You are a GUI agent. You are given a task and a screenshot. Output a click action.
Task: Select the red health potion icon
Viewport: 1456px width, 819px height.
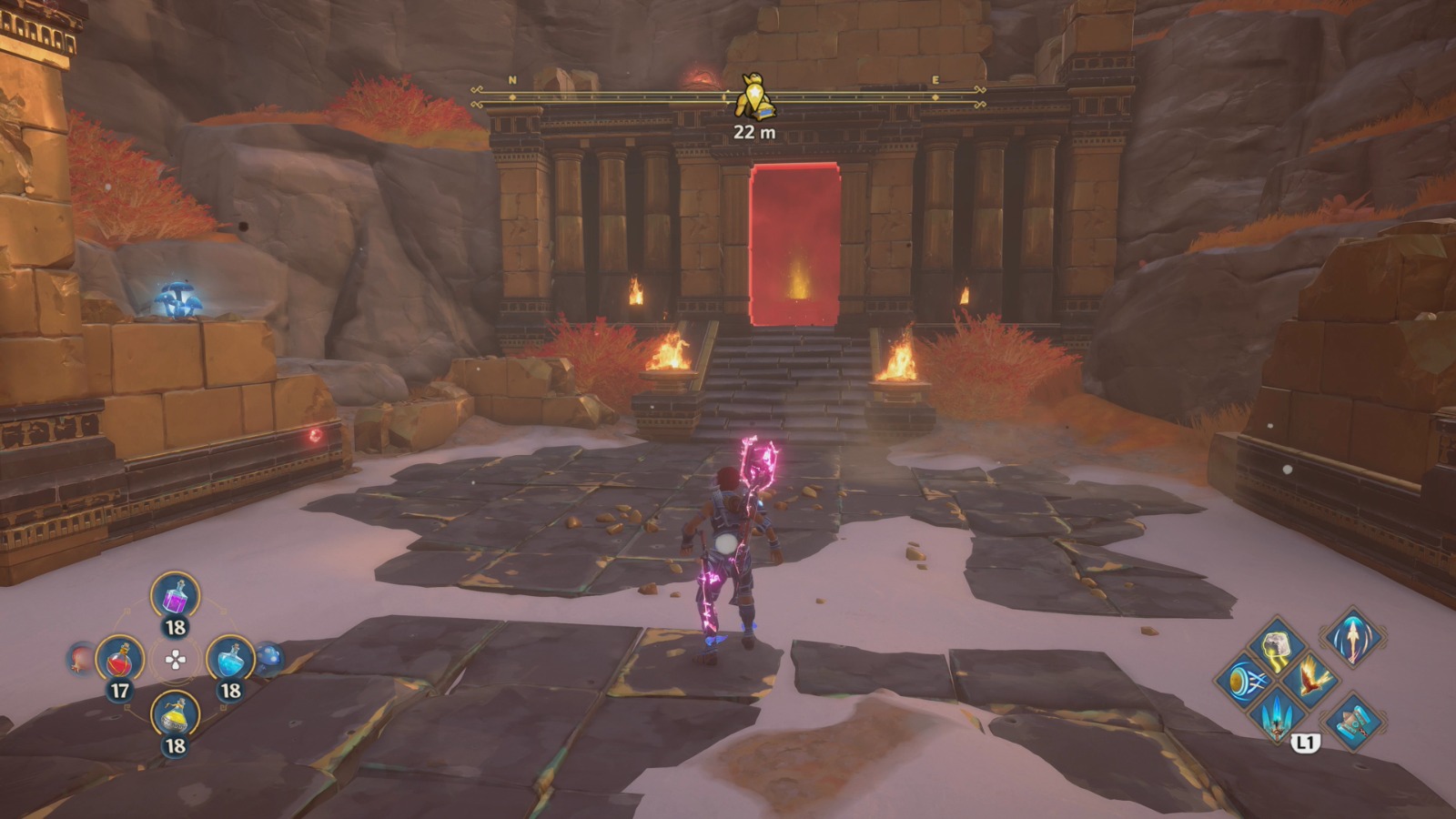click(x=119, y=661)
